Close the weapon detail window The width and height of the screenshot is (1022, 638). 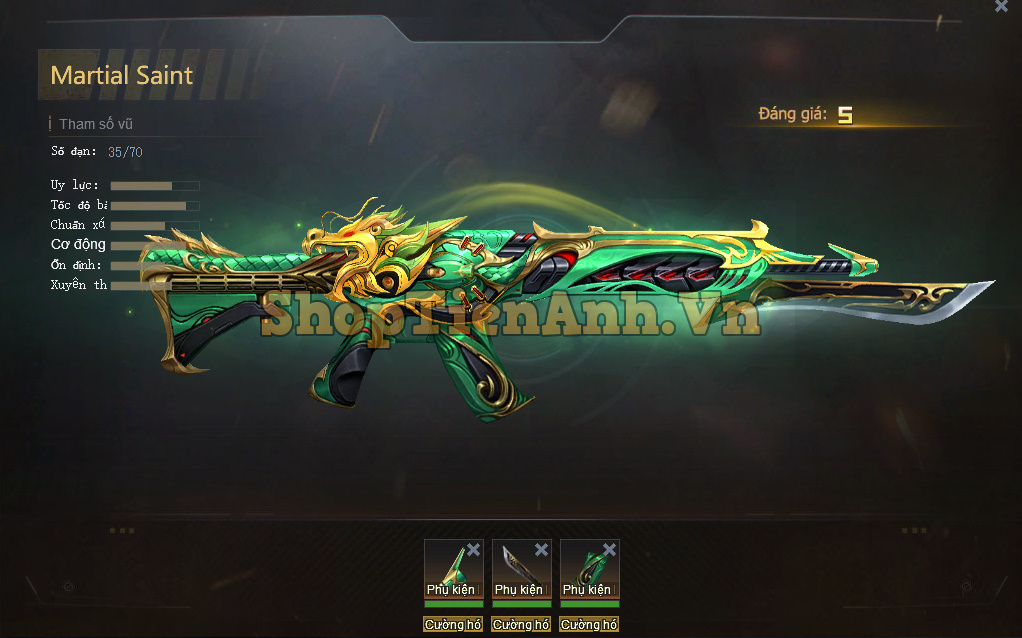click(x=1001, y=6)
